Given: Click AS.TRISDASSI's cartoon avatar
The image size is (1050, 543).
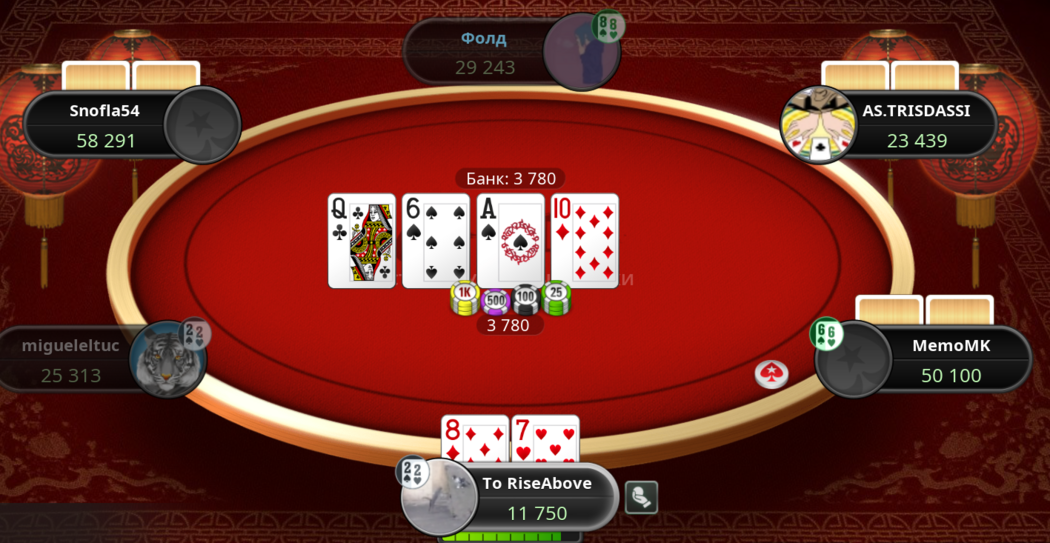Looking at the screenshot, I should (818, 125).
